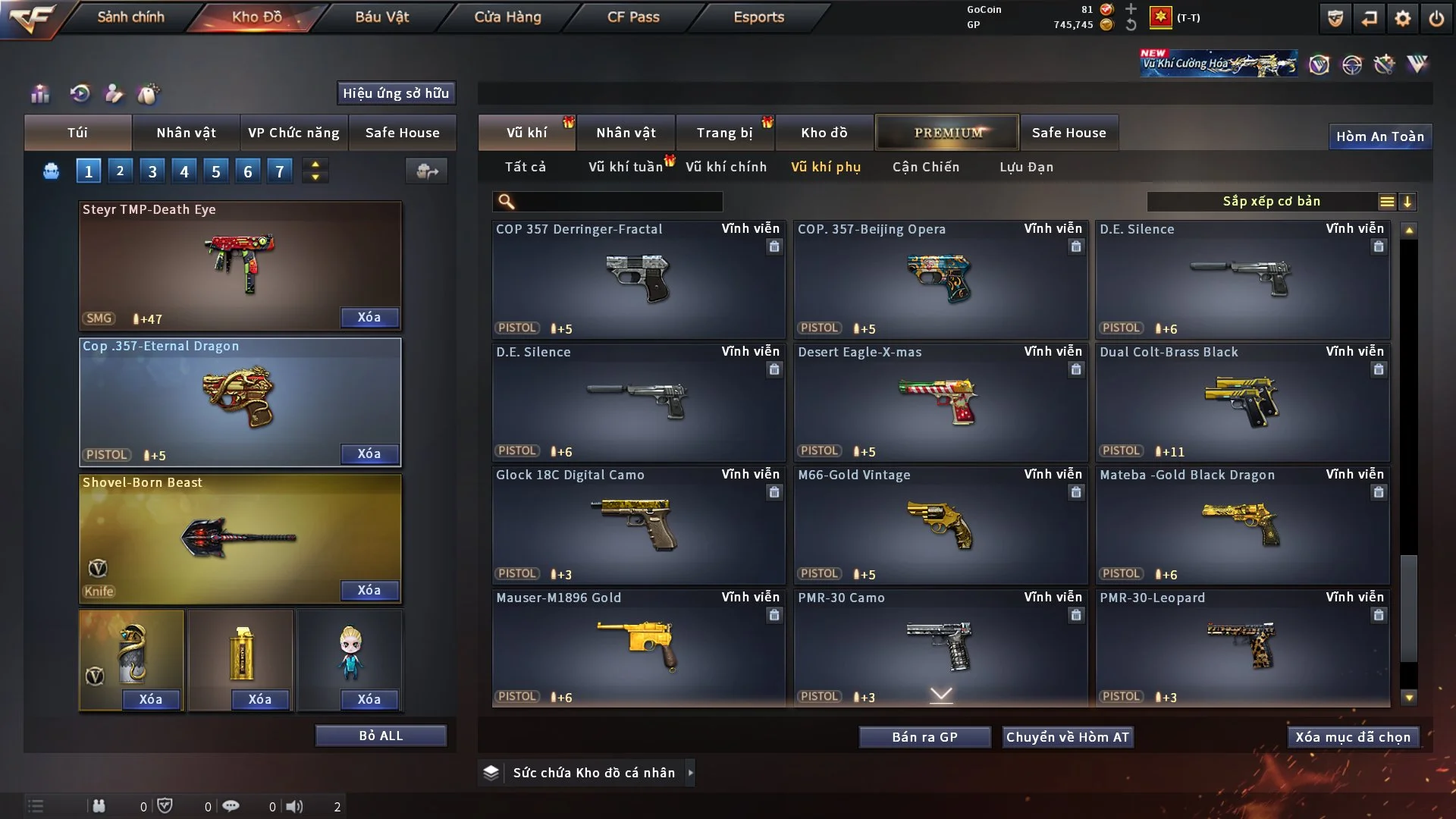Click the weapon search field
Screen dimensions: 1456x819
tap(618, 202)
